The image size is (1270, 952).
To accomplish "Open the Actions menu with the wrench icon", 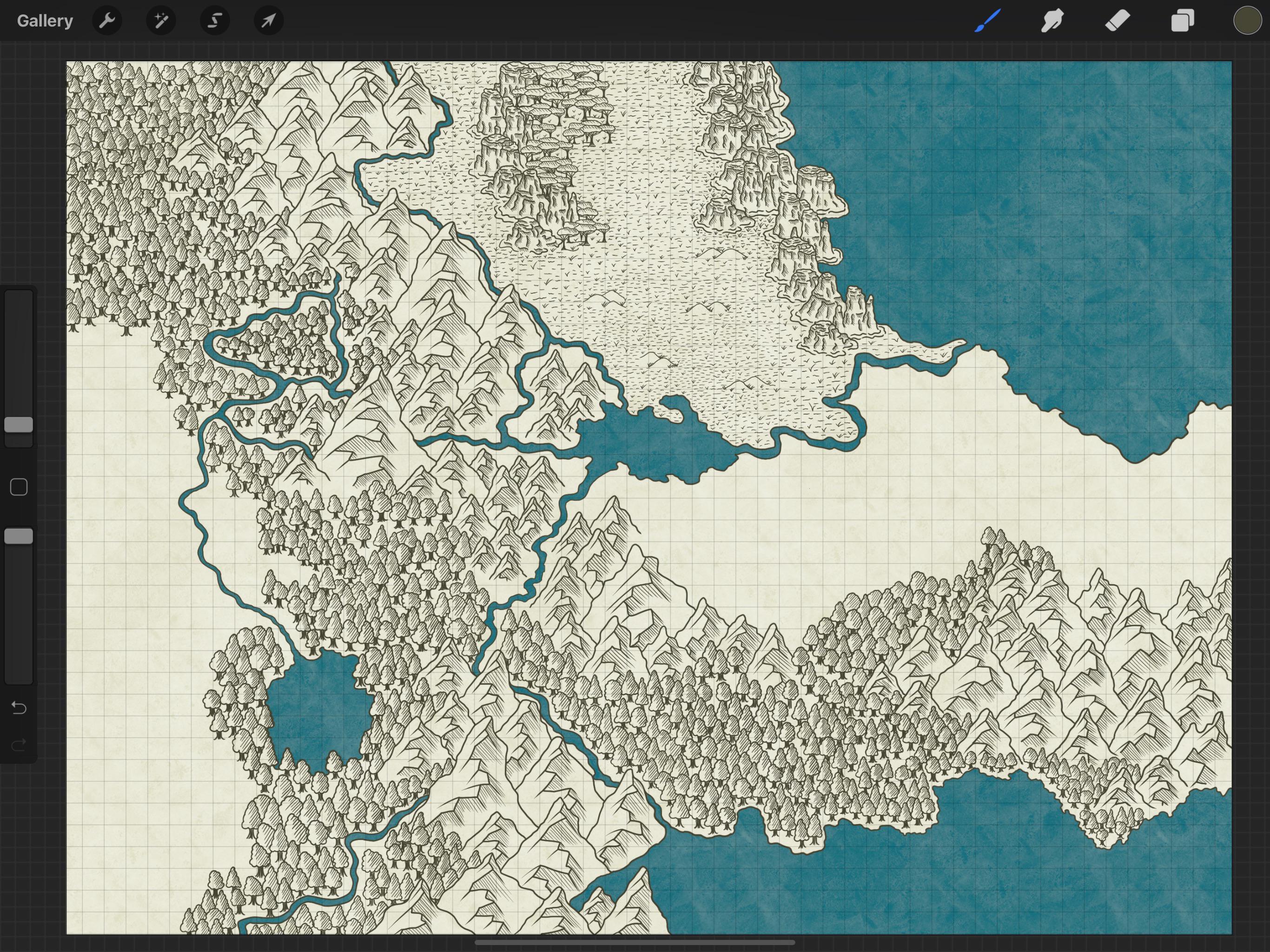I will click(107, 20).
